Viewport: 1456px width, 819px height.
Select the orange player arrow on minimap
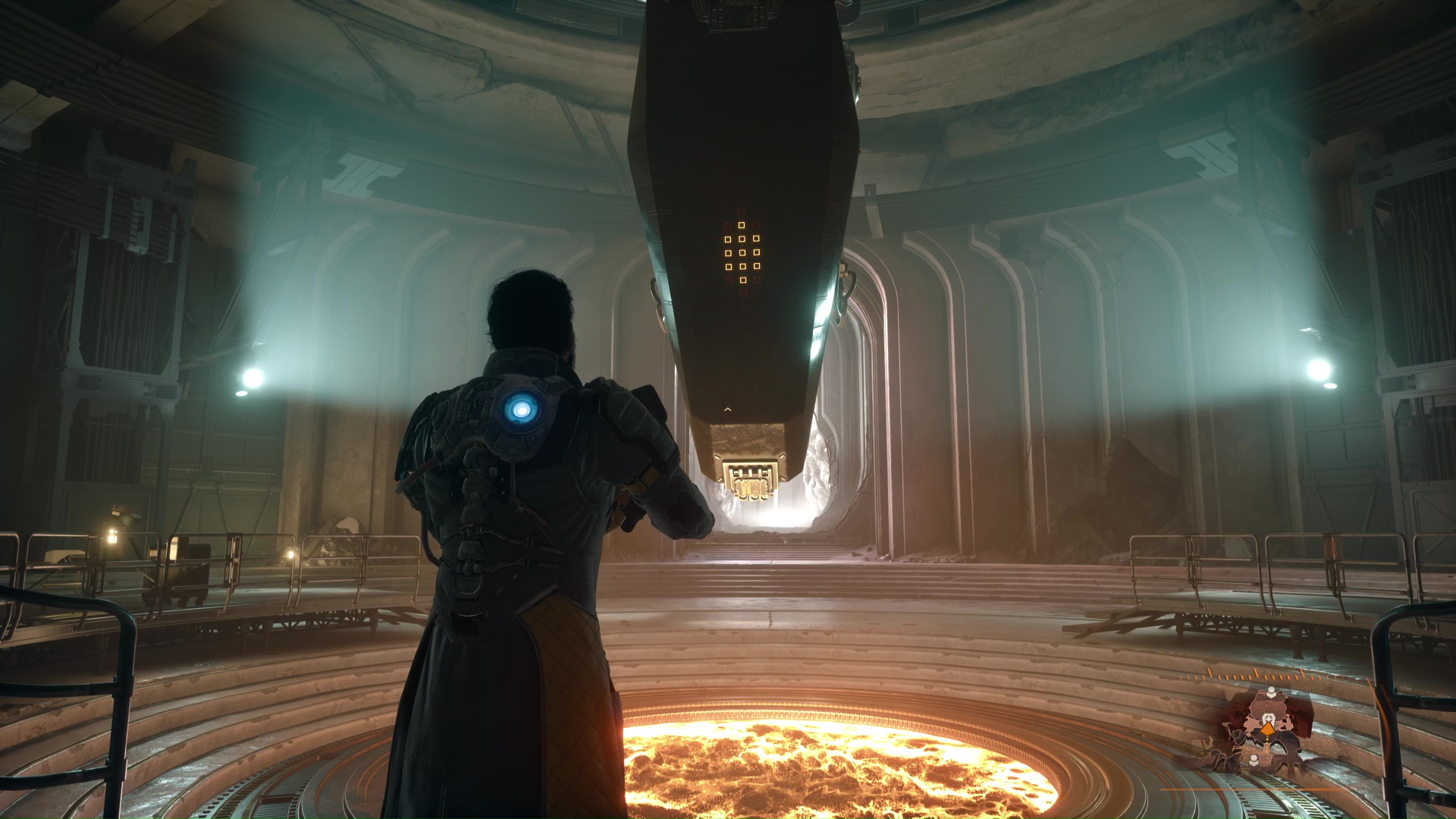(x=1268, y=728)
